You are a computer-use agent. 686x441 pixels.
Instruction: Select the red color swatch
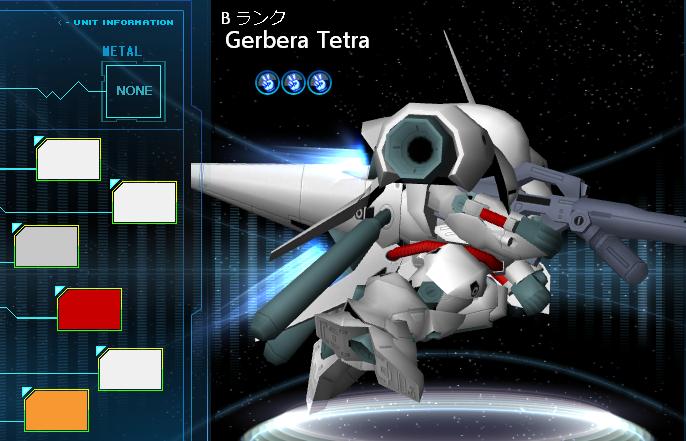pyautogui.click(x=90, y=309)
